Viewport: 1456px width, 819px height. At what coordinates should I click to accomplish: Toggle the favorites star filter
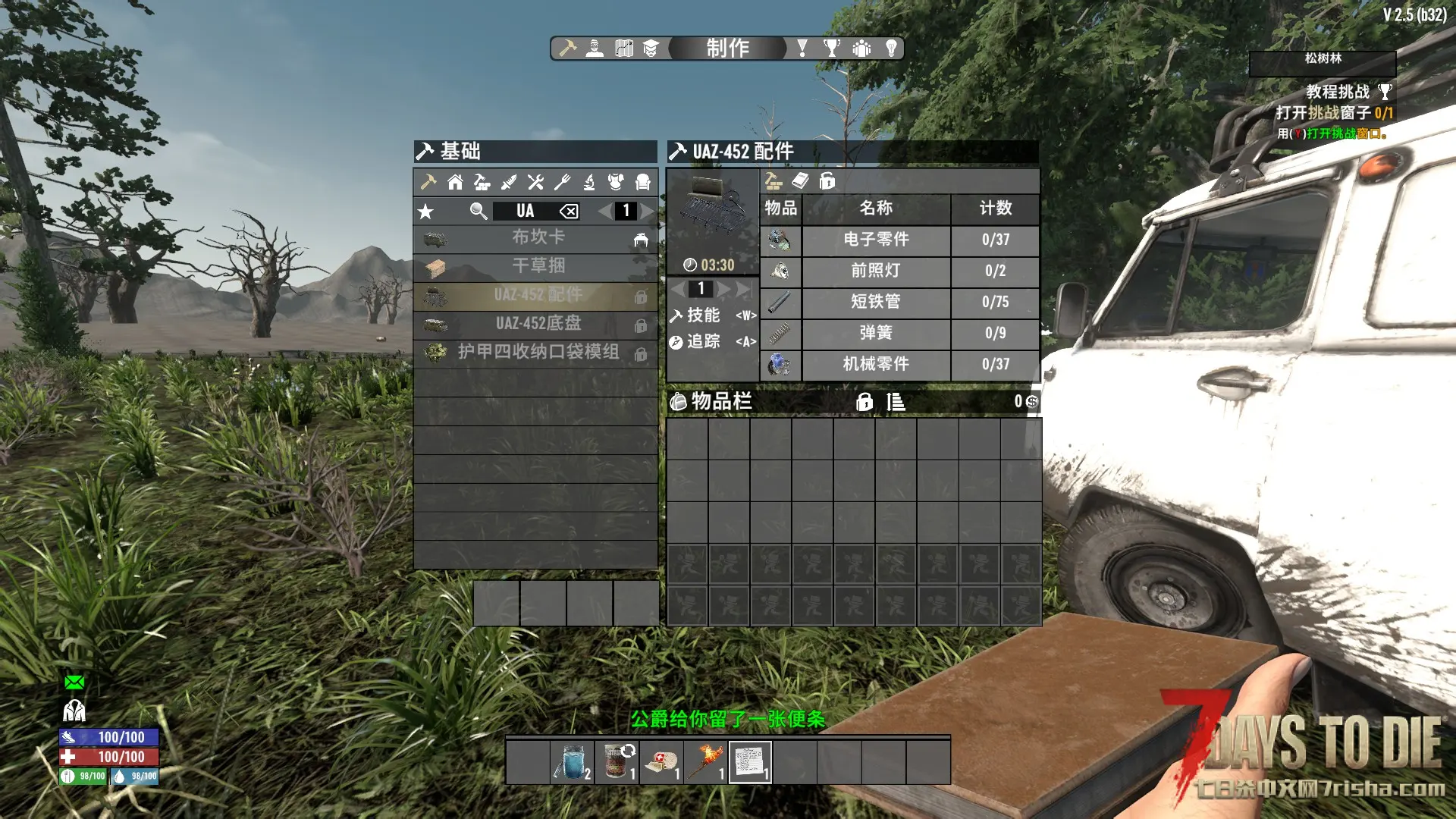click(426, 212)
